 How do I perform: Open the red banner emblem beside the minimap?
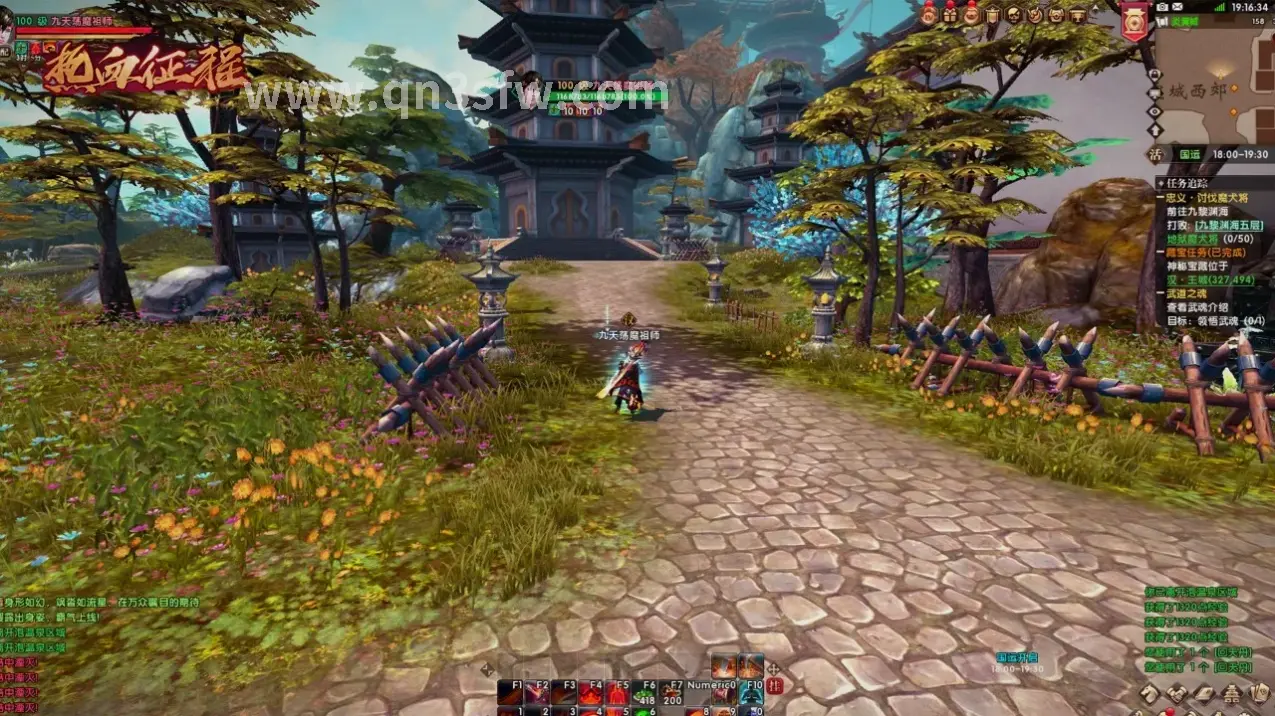[x=1134, y=21]
